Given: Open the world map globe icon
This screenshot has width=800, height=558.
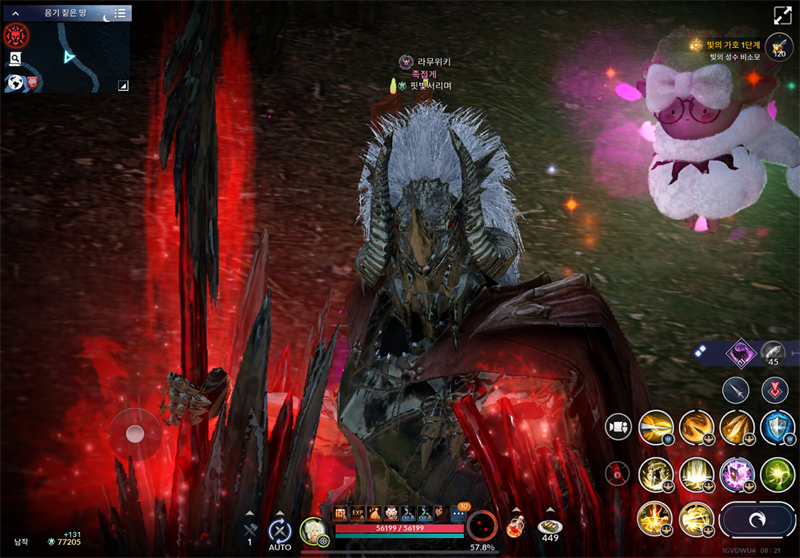Looking at the screenshot, I should pyautogui.click(x=17, y=82).
